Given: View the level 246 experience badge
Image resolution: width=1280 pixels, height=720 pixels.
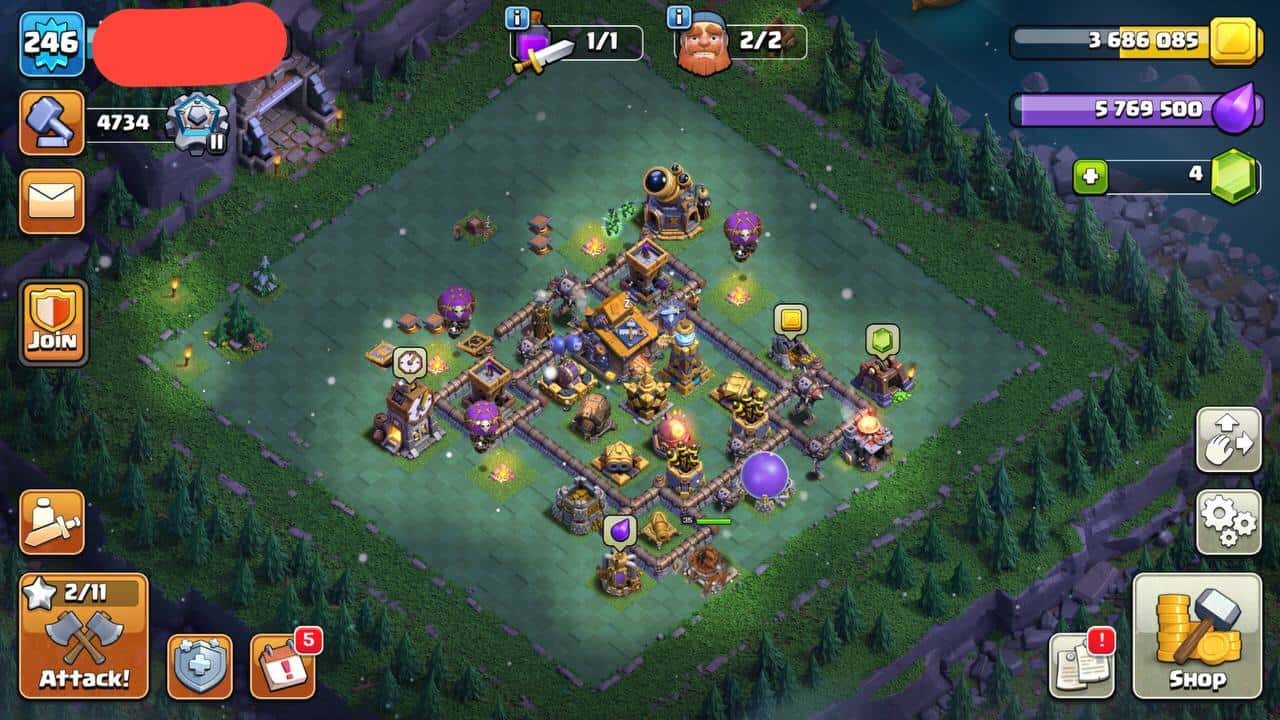Looking at the screenshot, I should click(x=52, y=43).
